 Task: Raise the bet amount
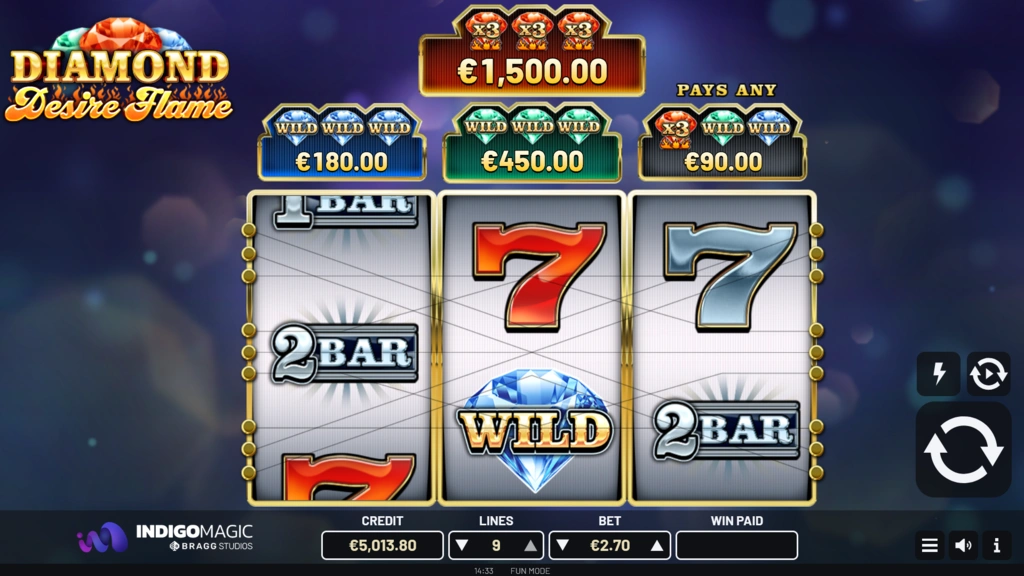(x=657, y=545)
